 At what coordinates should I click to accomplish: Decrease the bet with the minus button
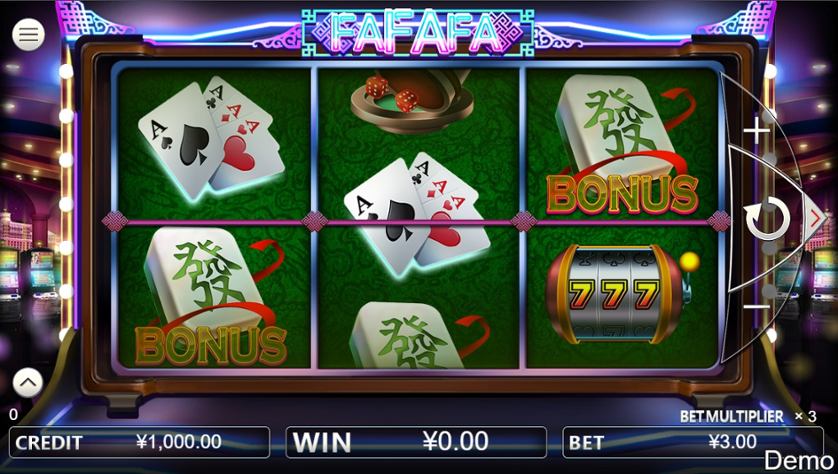(758, 305)
